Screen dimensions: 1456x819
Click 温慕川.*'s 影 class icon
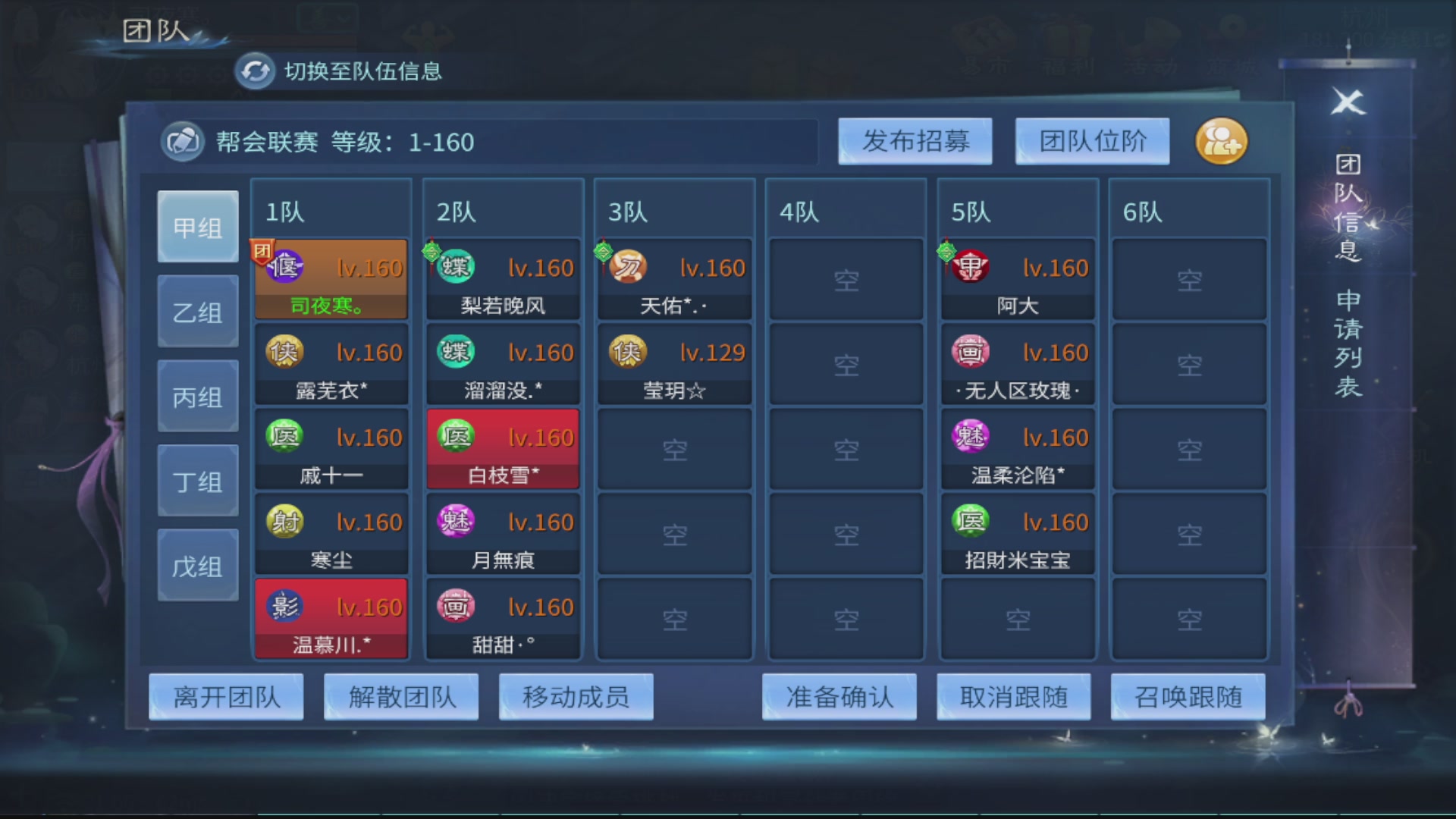(x=284, y=607)
